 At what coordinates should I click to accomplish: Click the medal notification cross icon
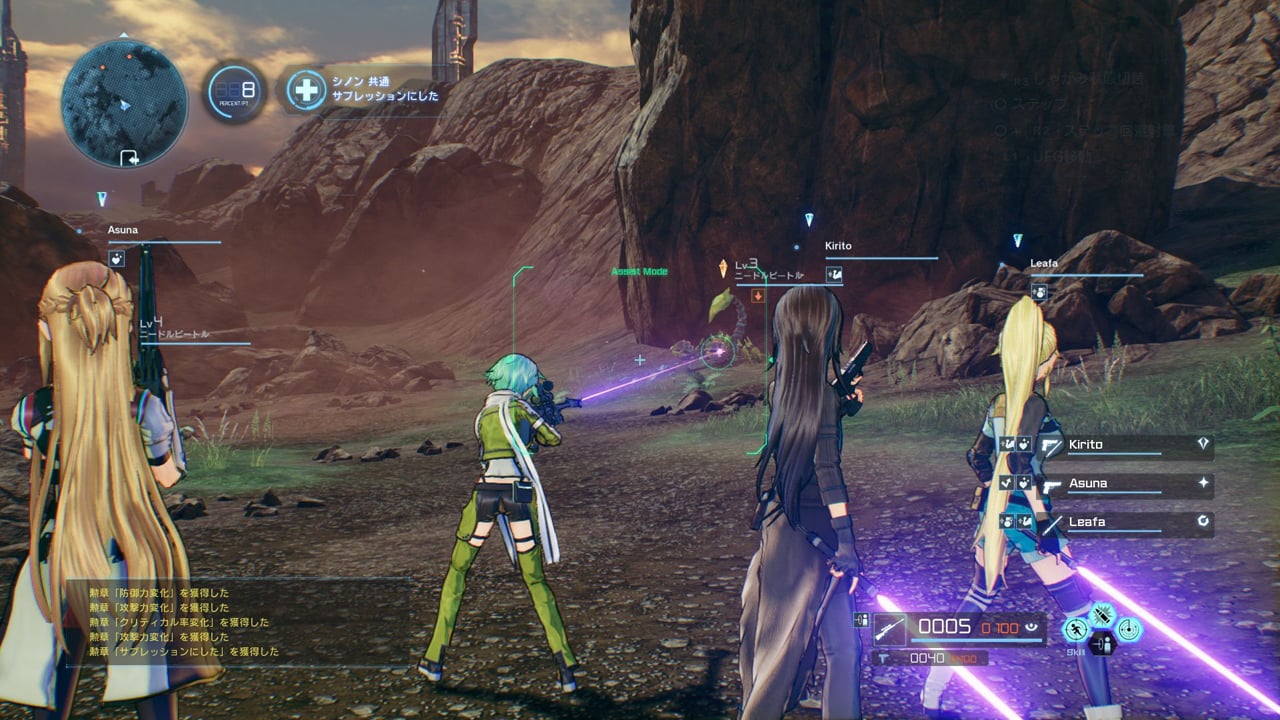[x=306, y=91]
